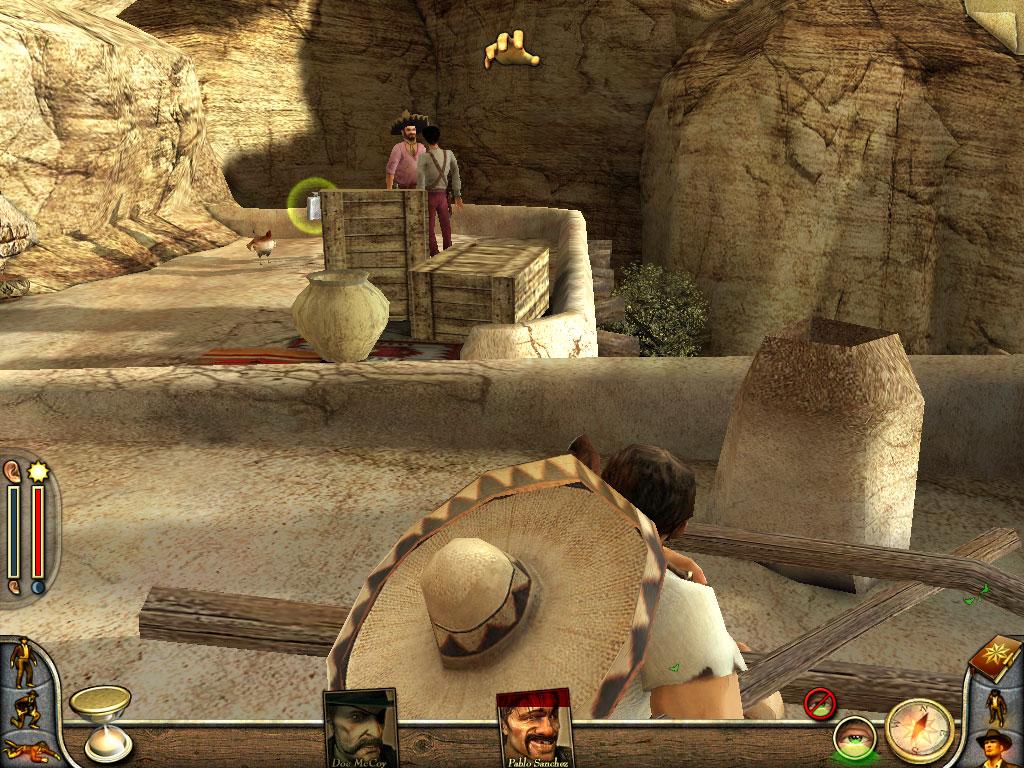This screenshot has width=1024, height=768.
Task: Open the journal book with star
Action: 996,660
